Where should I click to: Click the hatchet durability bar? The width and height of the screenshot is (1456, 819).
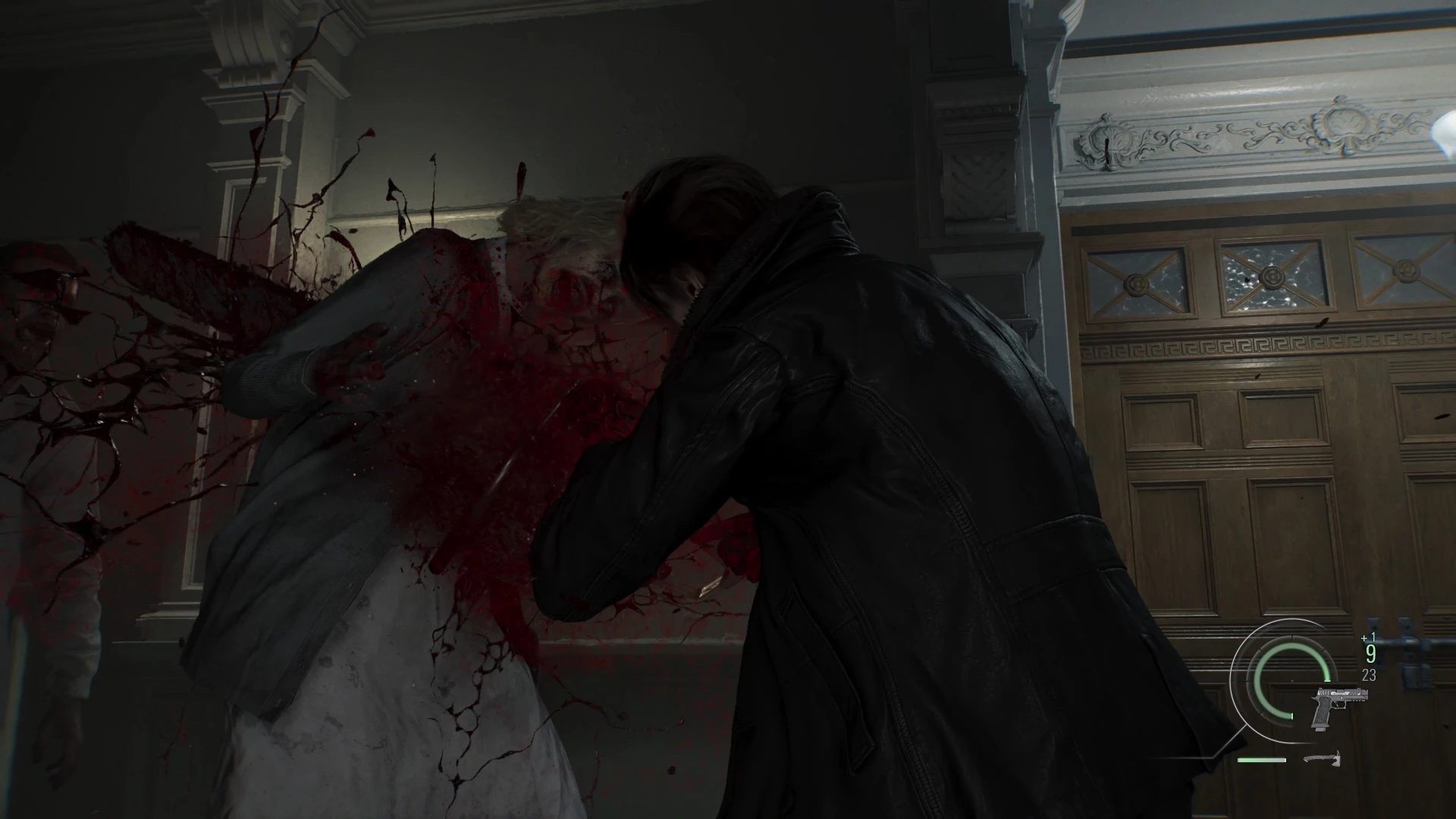click(1262, 760)
